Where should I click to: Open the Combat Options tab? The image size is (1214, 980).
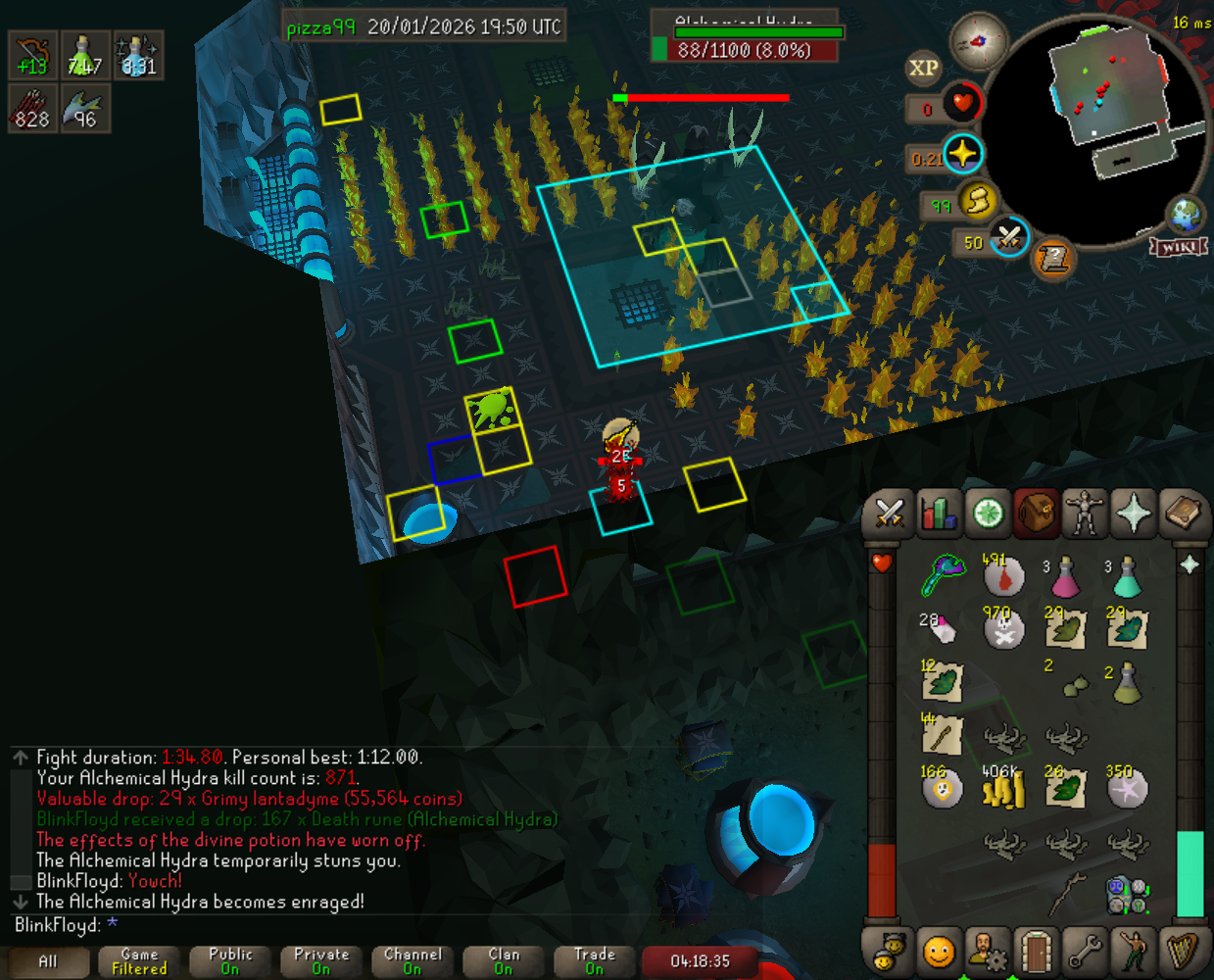tap(889, 513)
